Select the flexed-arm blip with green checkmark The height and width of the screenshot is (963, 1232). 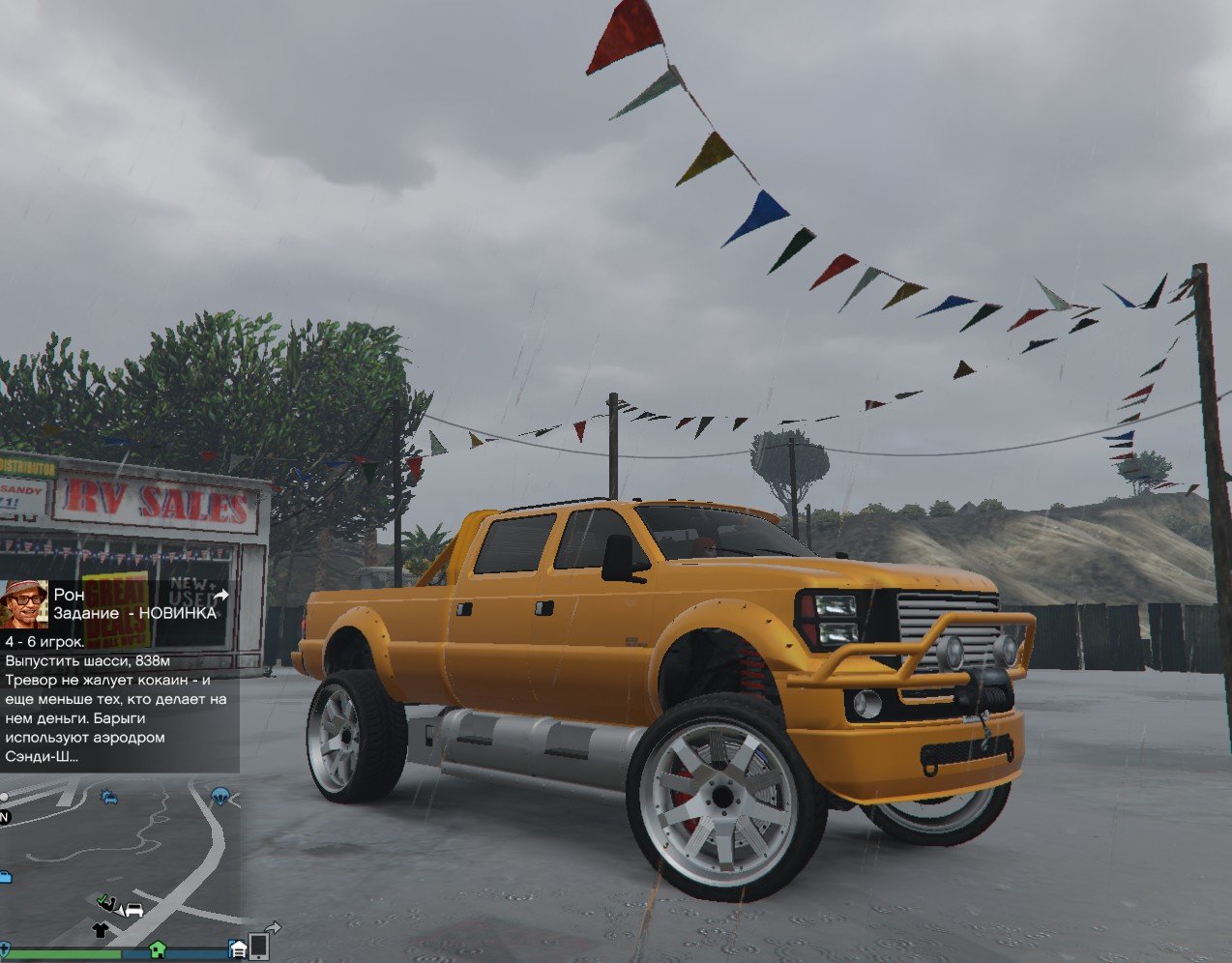click(107, 904)
